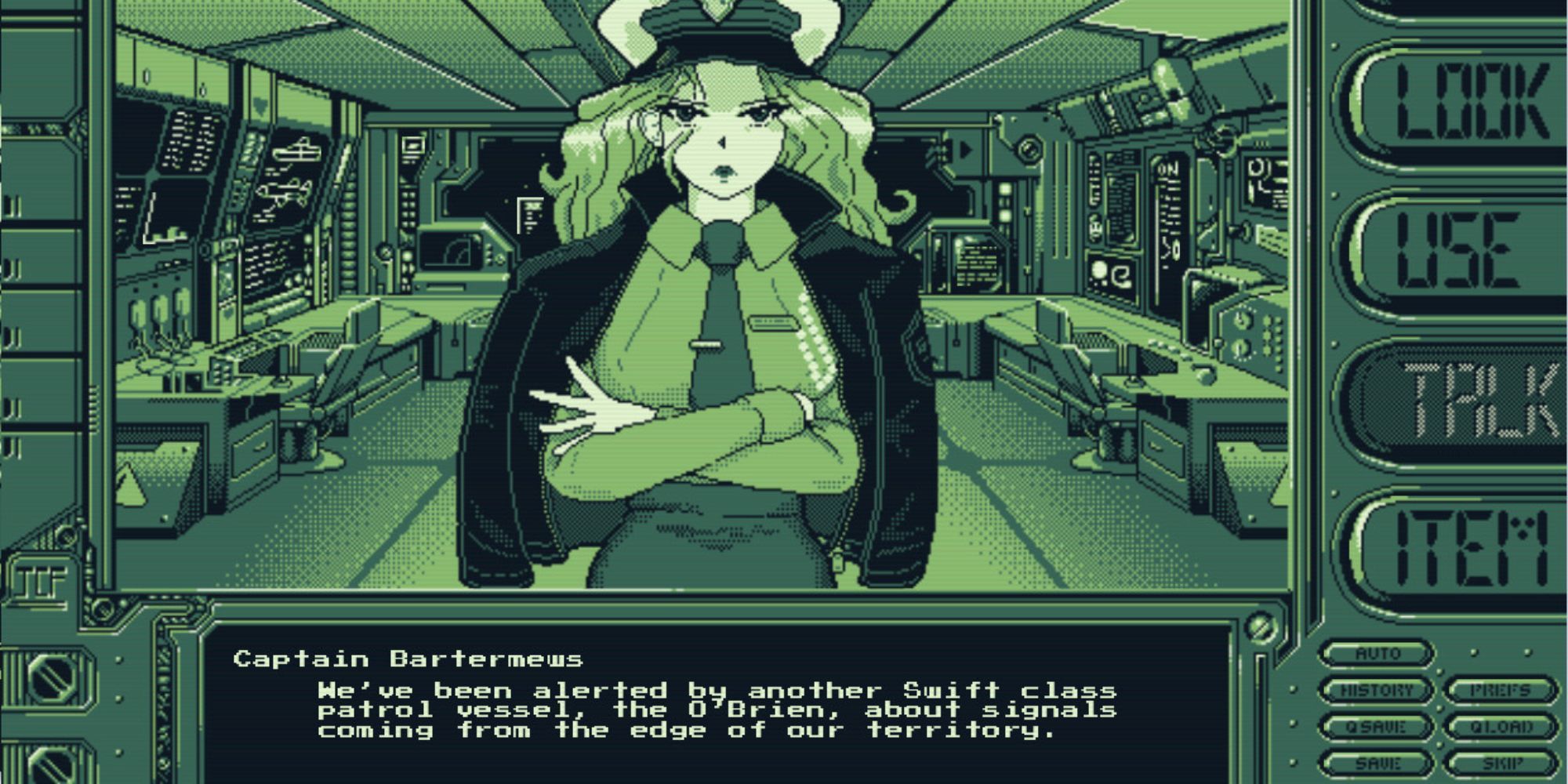Open the SAVE menu

click(x=1377, y=762)
